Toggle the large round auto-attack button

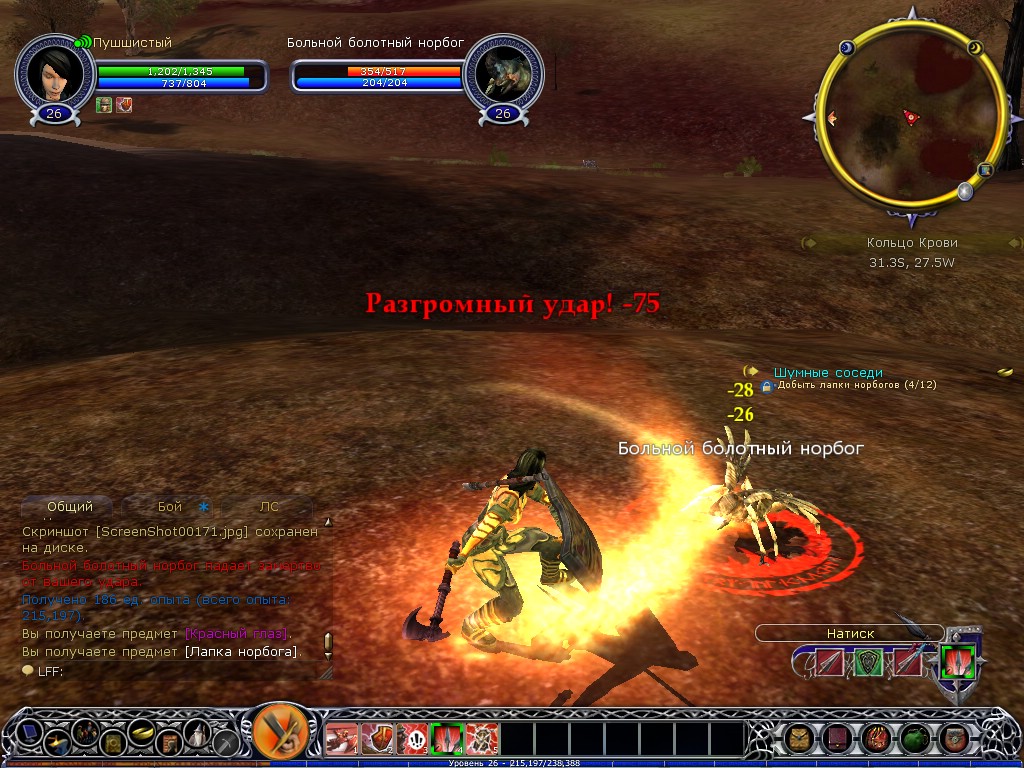pos(277,733)
